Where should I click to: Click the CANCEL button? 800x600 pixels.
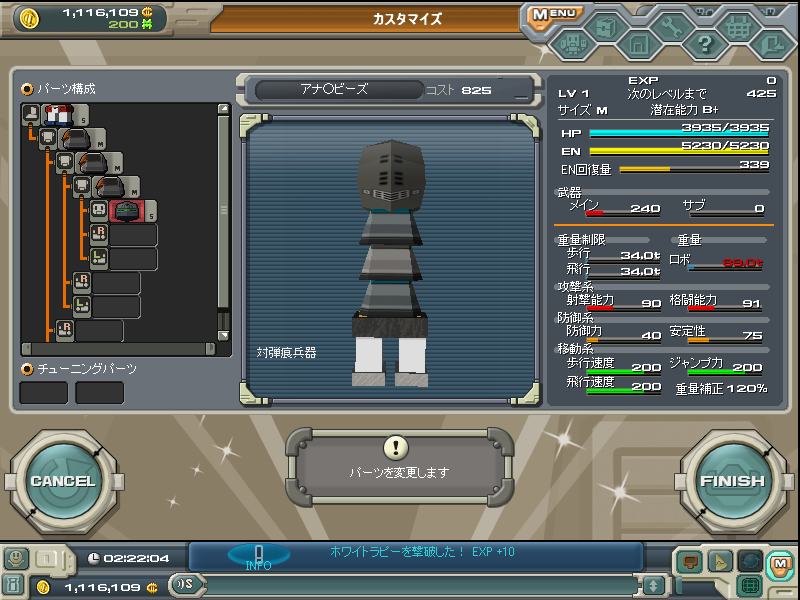[x=62, y=481]
